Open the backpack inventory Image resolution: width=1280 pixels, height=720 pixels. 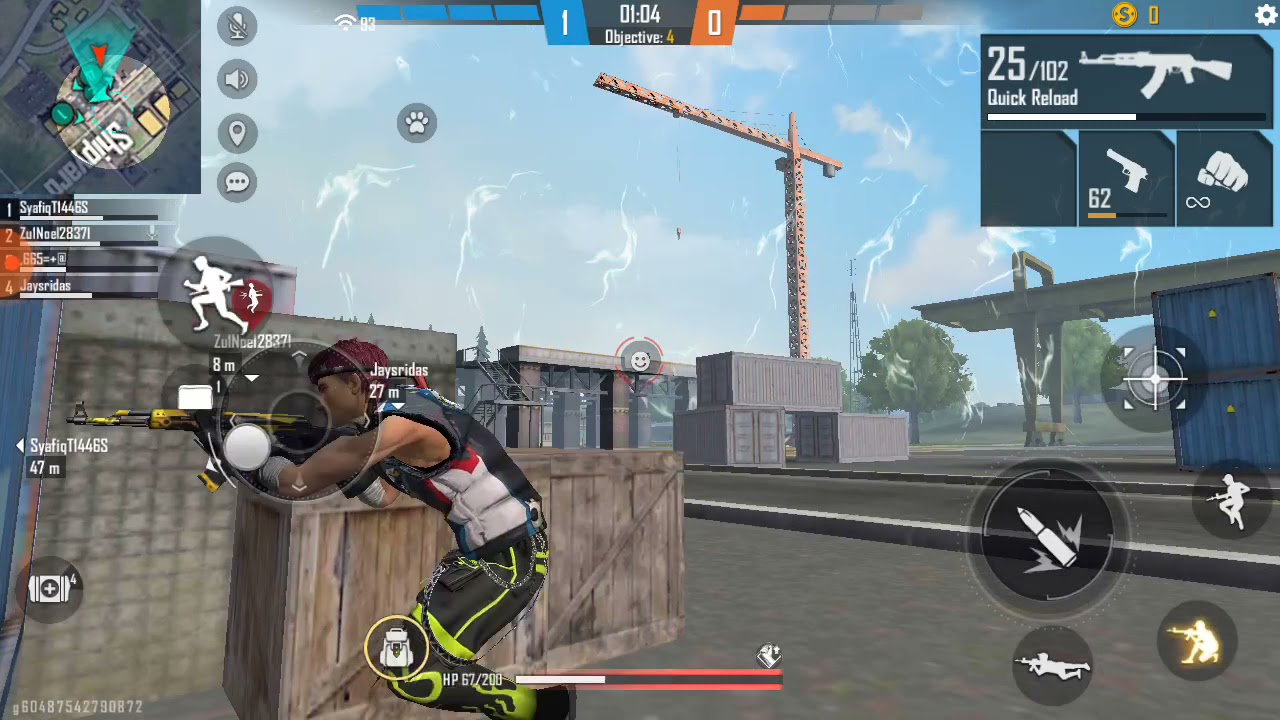pyautogui.click(x=397, y=647)
